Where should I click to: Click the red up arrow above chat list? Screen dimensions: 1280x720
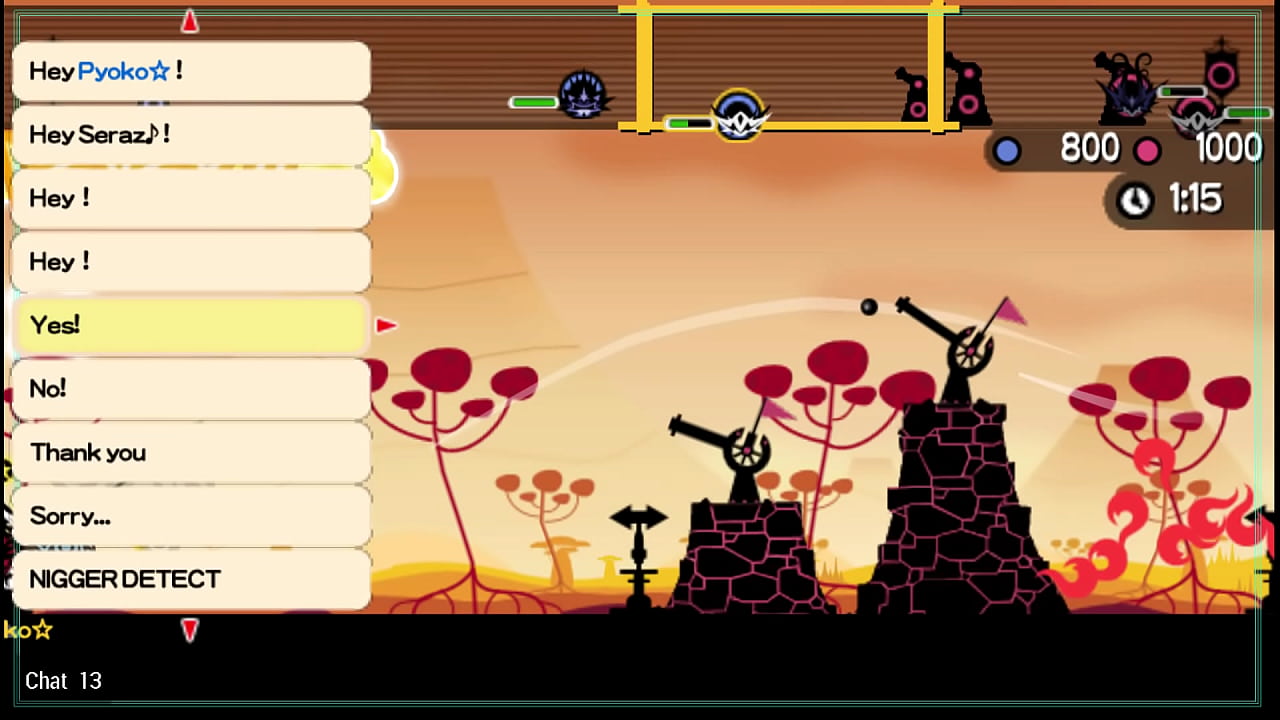point(190,21)
